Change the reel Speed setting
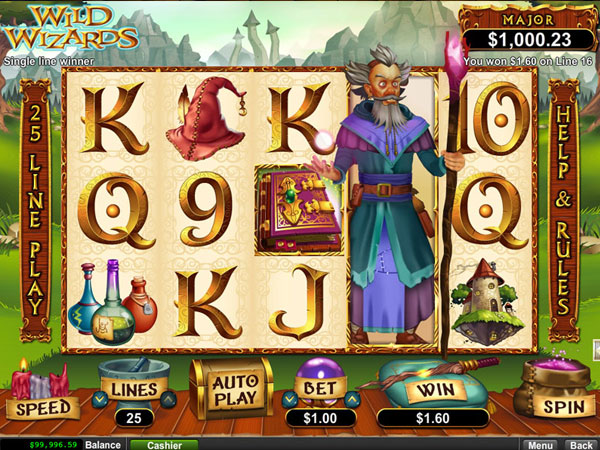The width and height of the screenshot is (600, 450). pos(41,407)
